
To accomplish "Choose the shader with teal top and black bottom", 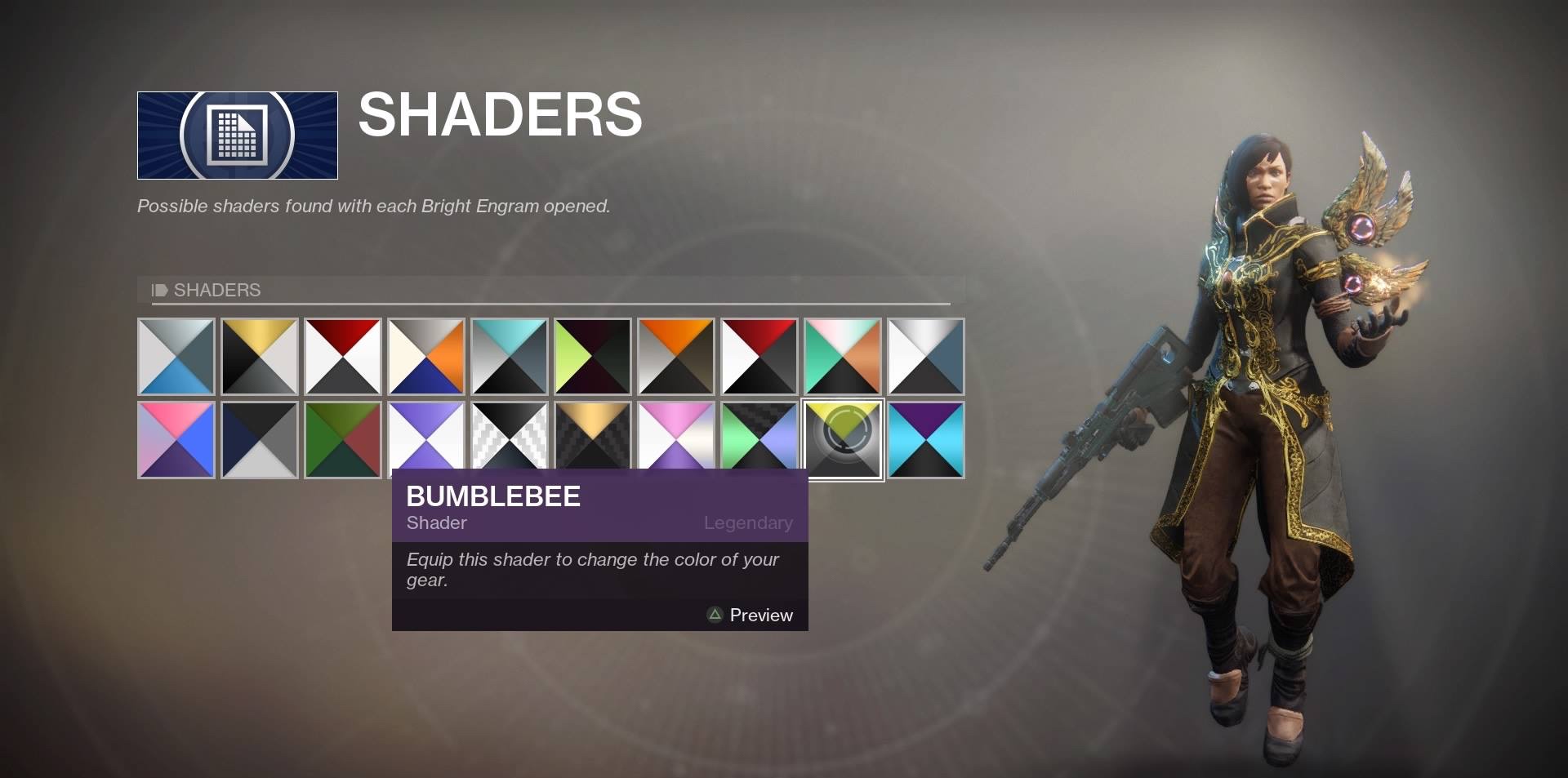I will coord(510,357).
